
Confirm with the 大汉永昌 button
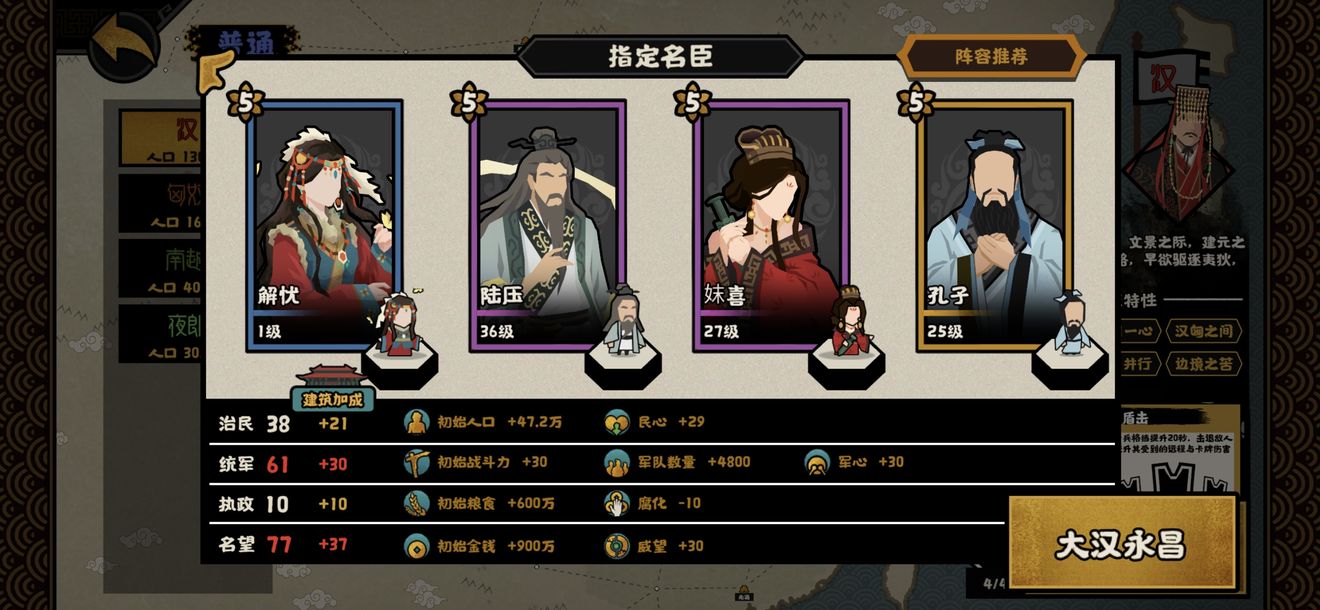point(1120,543)
